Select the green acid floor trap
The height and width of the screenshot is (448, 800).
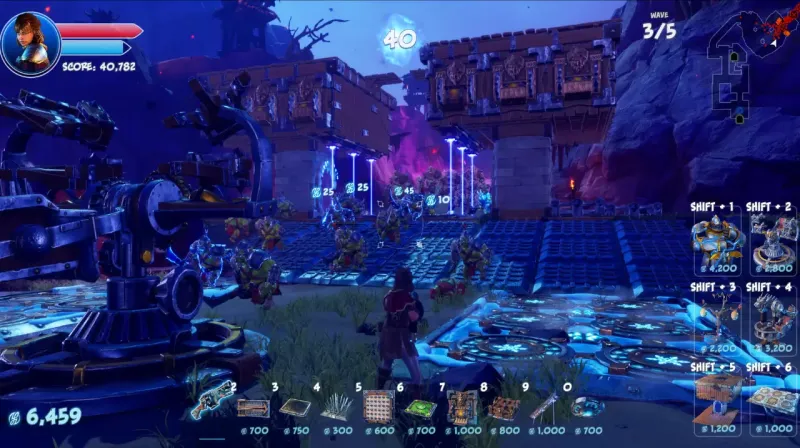click(x=420, y=407)
